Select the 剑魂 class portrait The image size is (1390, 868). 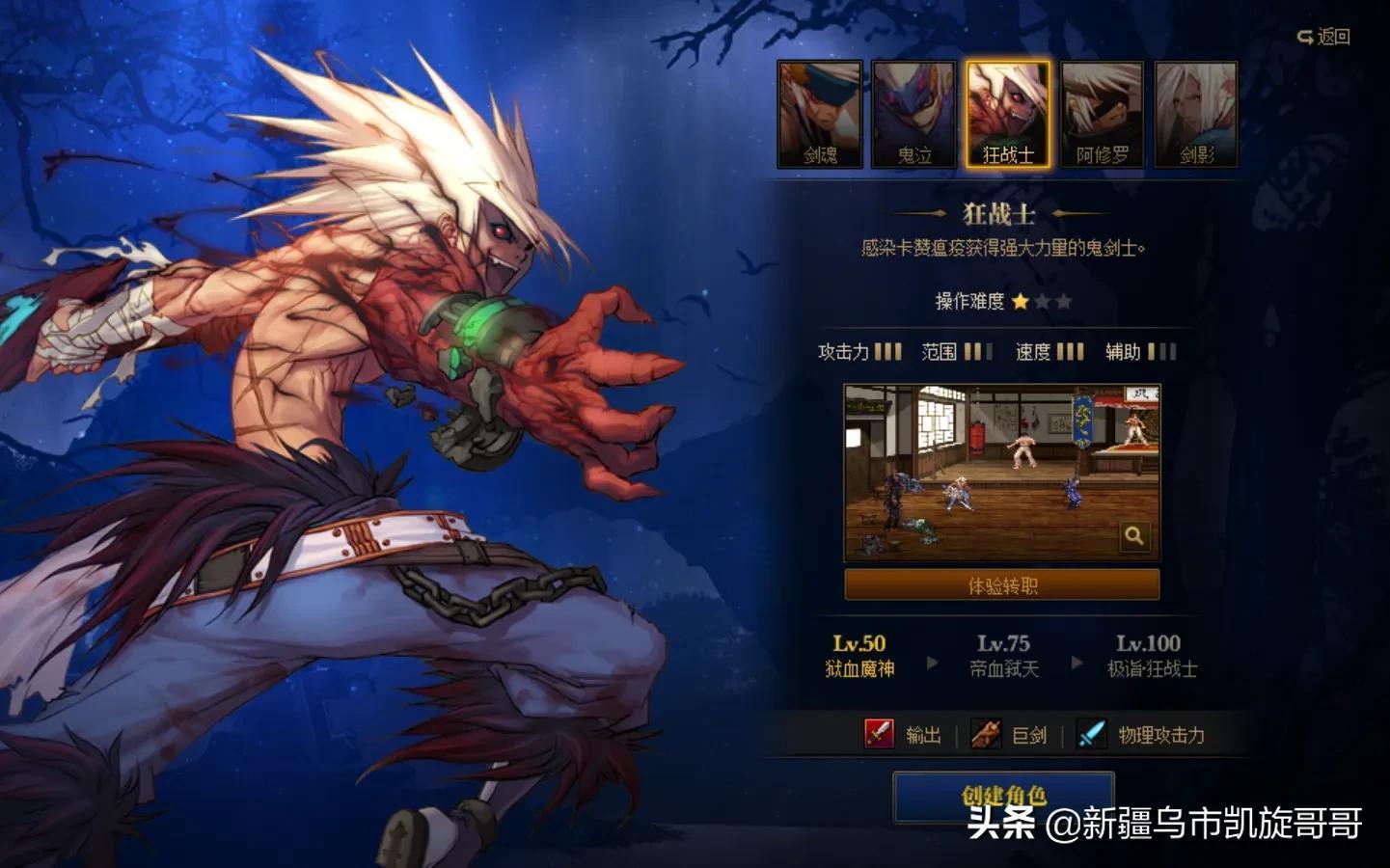(820, 115)
